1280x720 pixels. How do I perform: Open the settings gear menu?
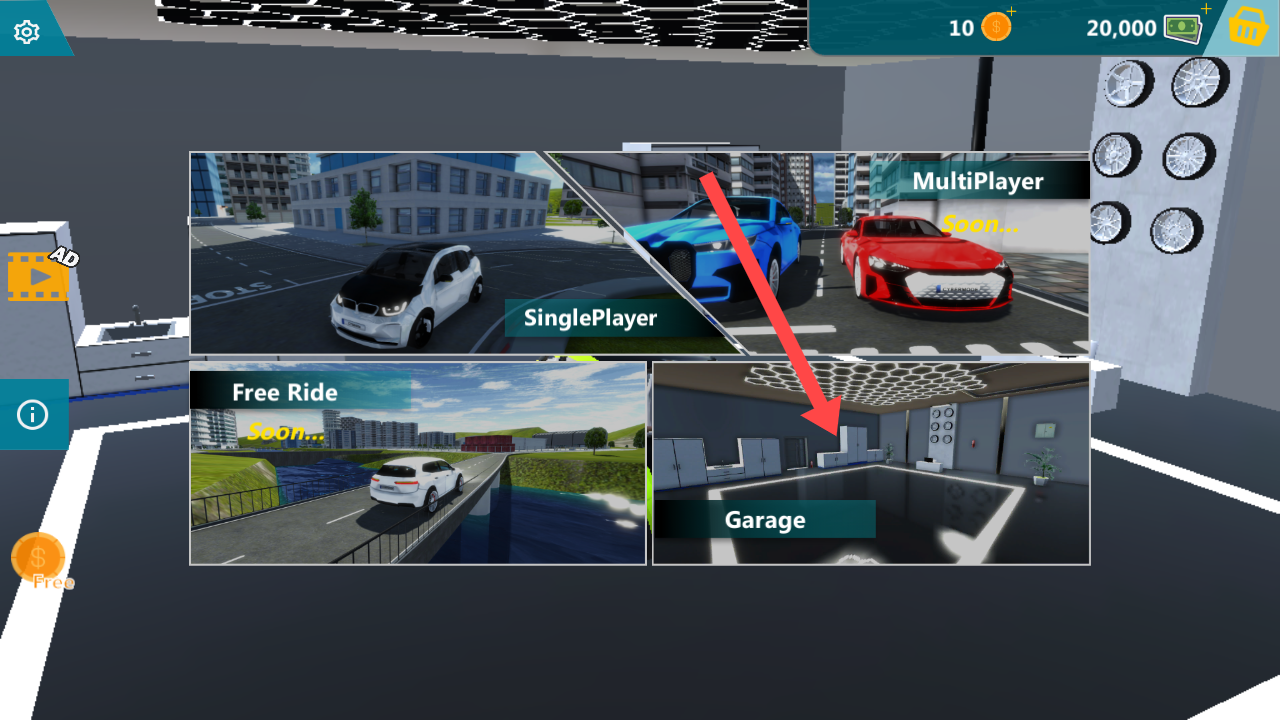[27, 32]
